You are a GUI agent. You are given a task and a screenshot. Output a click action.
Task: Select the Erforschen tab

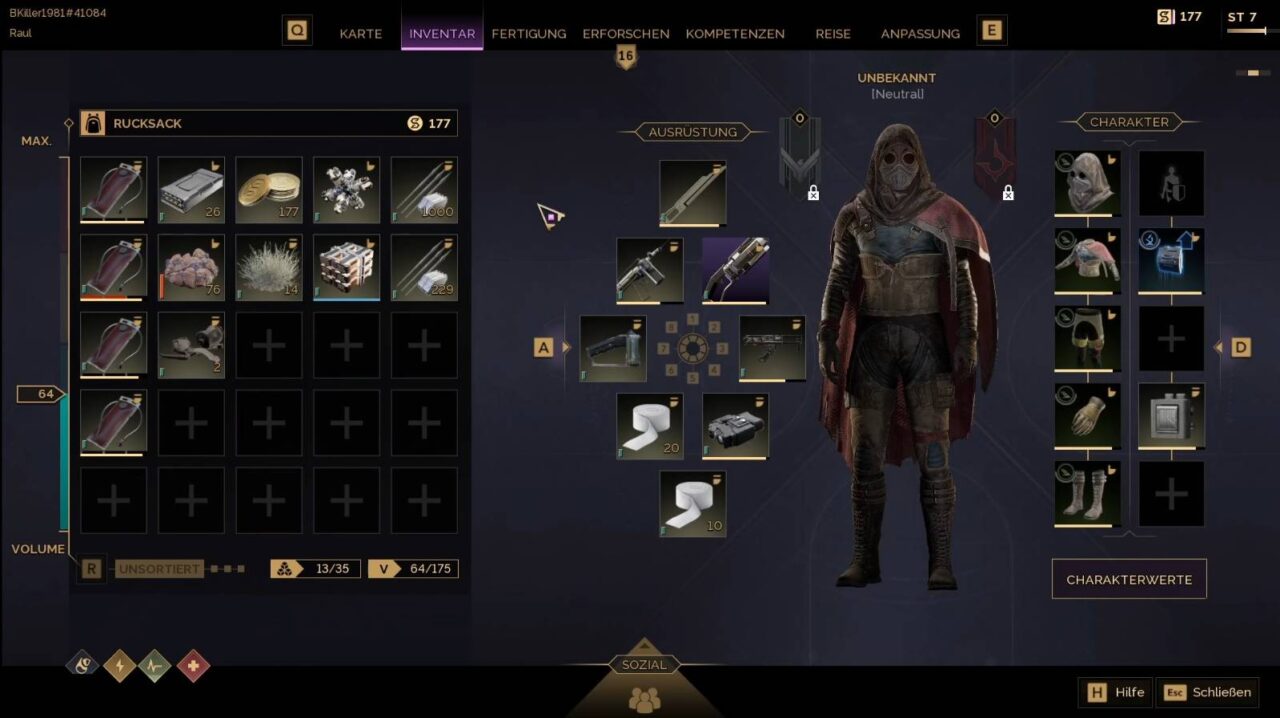tap(626, 33)
